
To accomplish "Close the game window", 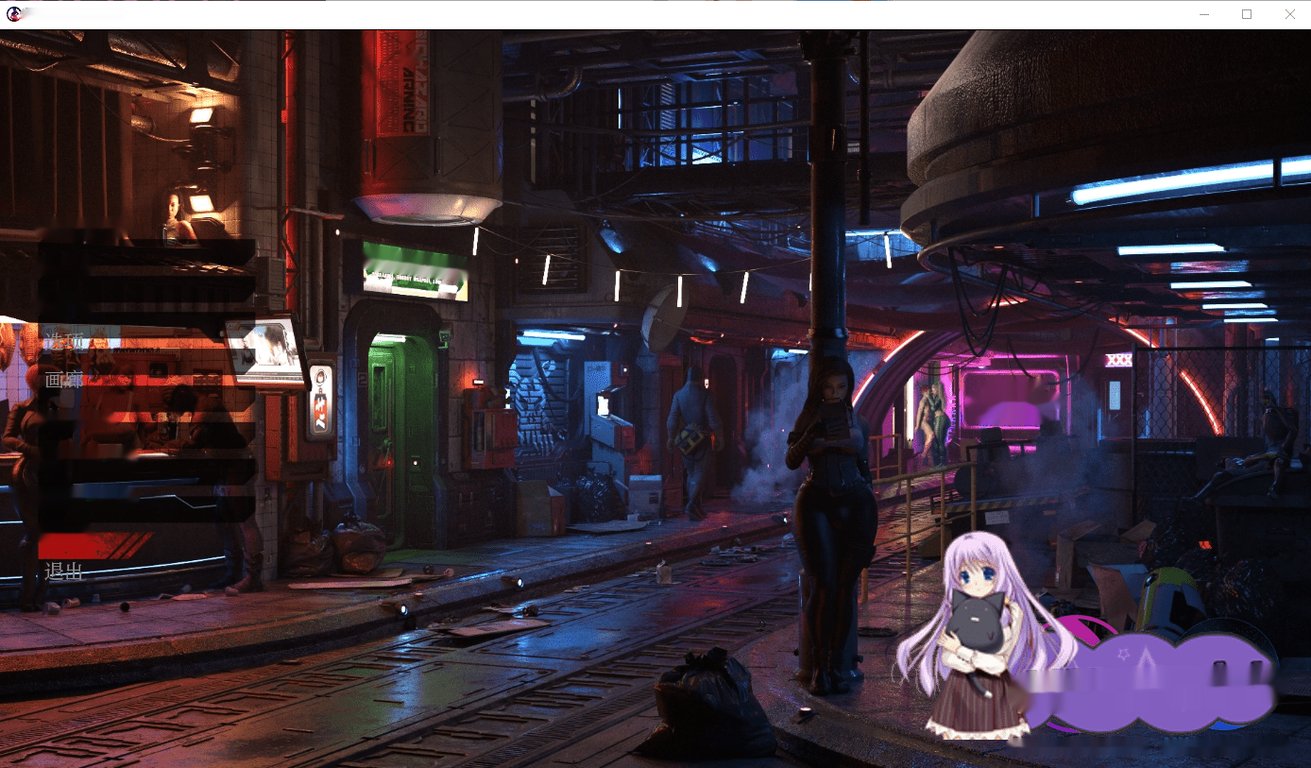I will [1289, 14].
